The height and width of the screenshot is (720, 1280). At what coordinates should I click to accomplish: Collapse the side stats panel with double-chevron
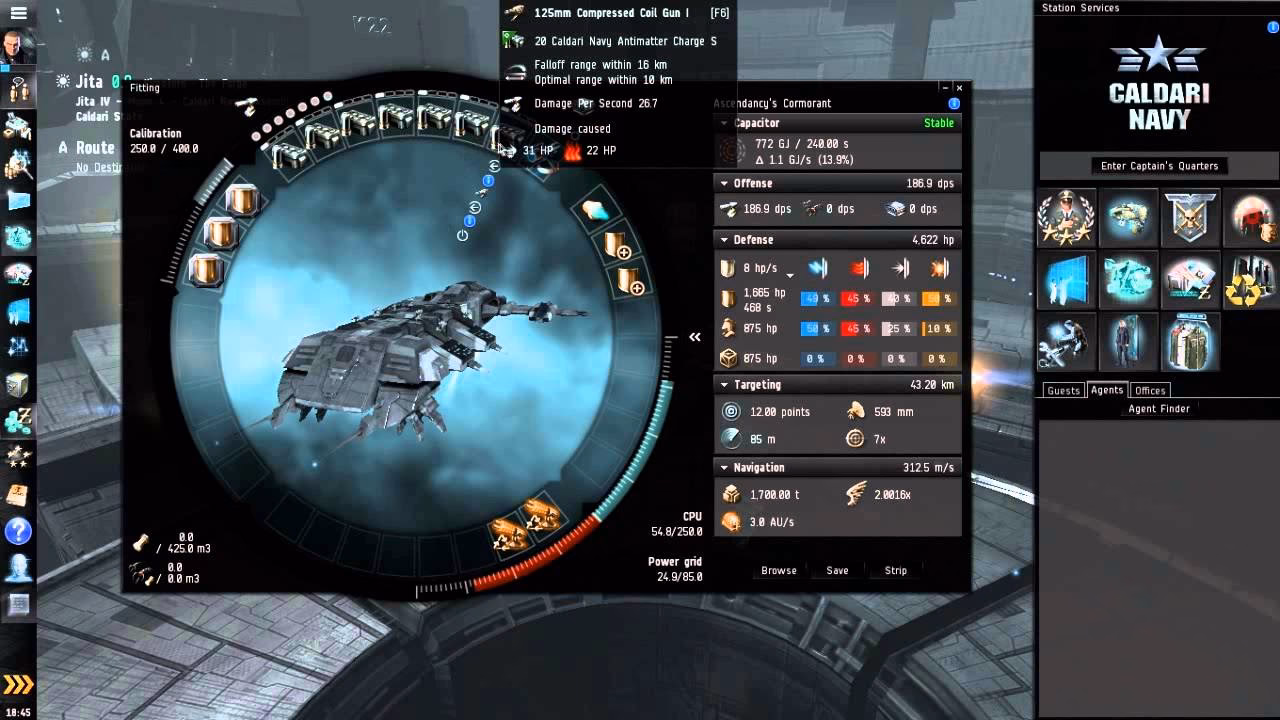click(x=695, y=337)
